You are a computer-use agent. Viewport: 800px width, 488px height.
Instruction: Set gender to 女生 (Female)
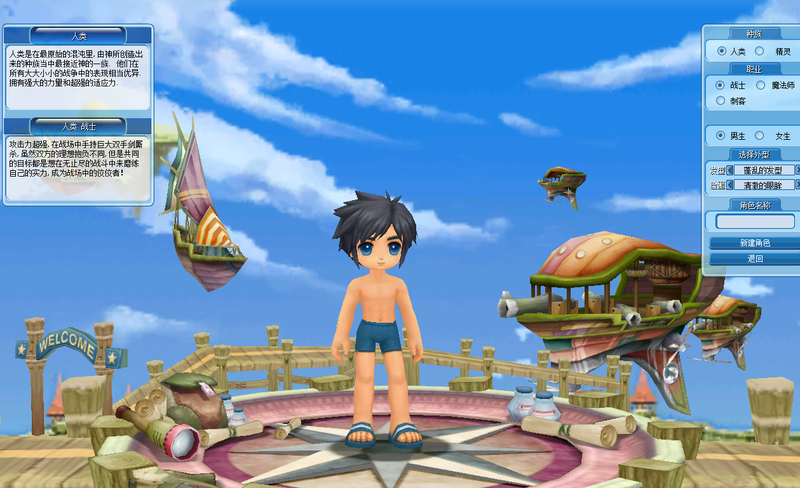pos(760,135)
